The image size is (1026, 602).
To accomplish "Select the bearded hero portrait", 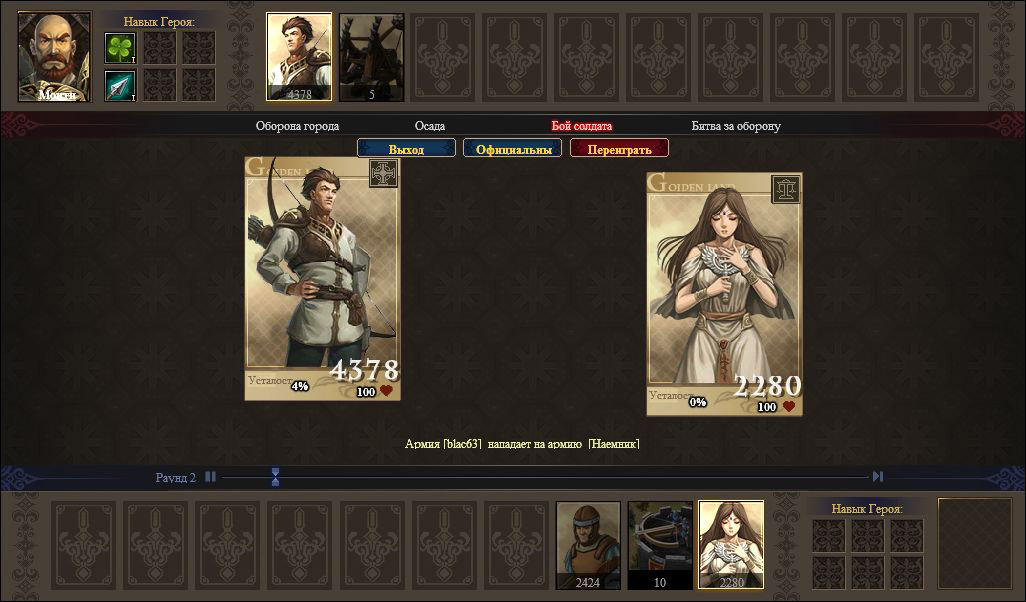I will tap(54, 56).
